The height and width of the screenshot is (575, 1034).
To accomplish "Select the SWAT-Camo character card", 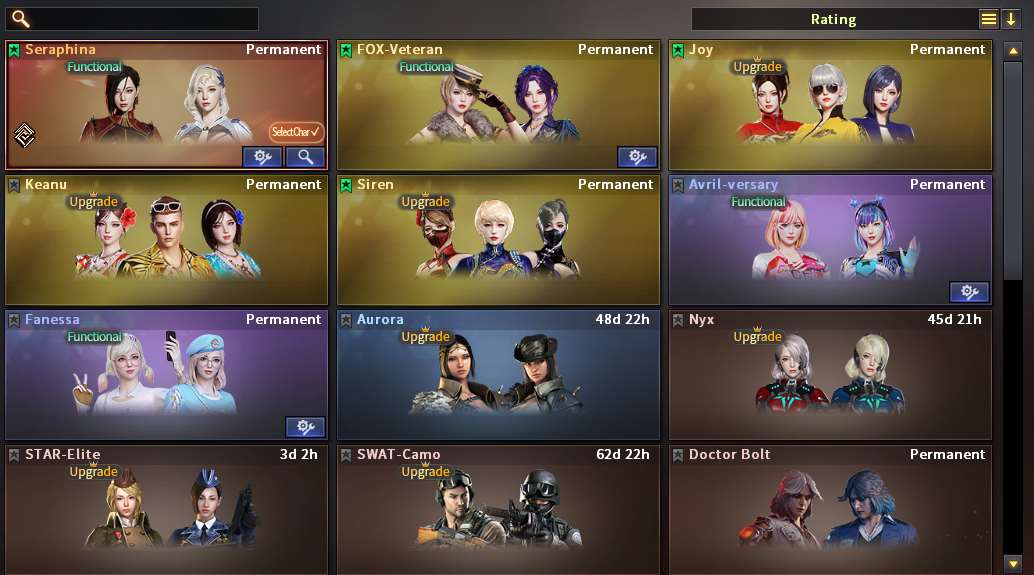I will click(x=498, y=510).
